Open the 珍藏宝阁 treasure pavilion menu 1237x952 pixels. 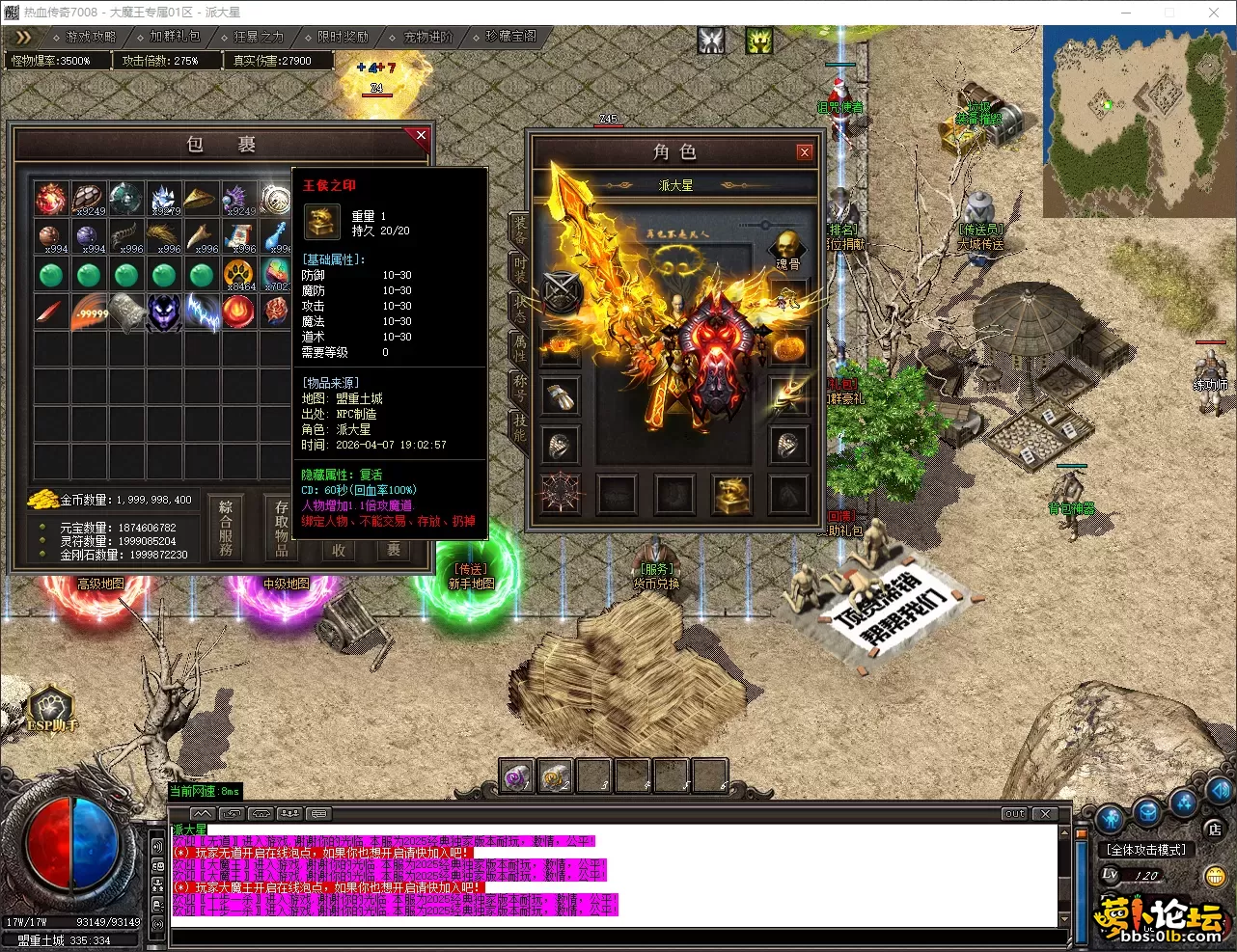click(x=510, y=37)
